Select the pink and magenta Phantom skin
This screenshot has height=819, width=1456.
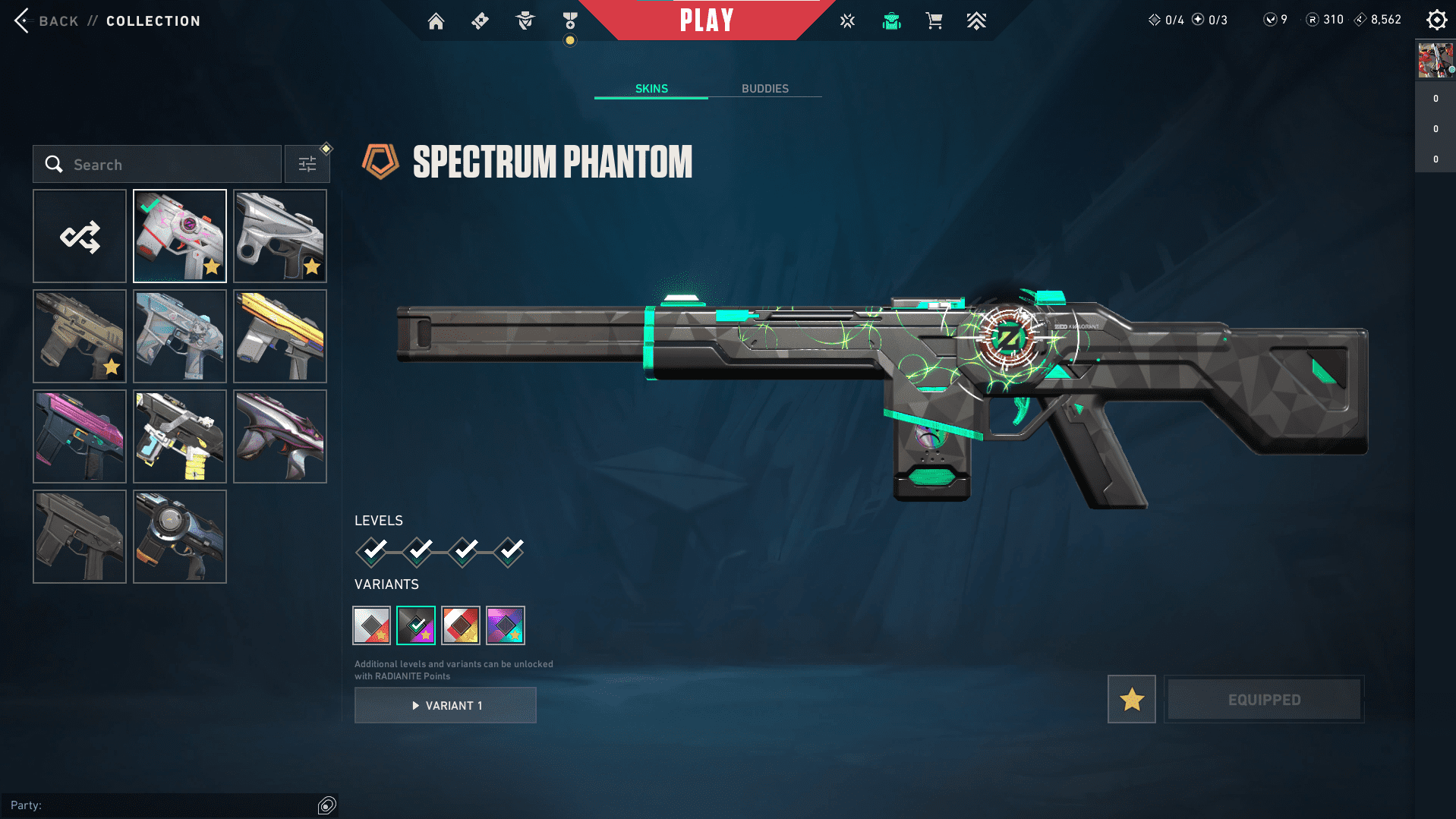(80, 436)
